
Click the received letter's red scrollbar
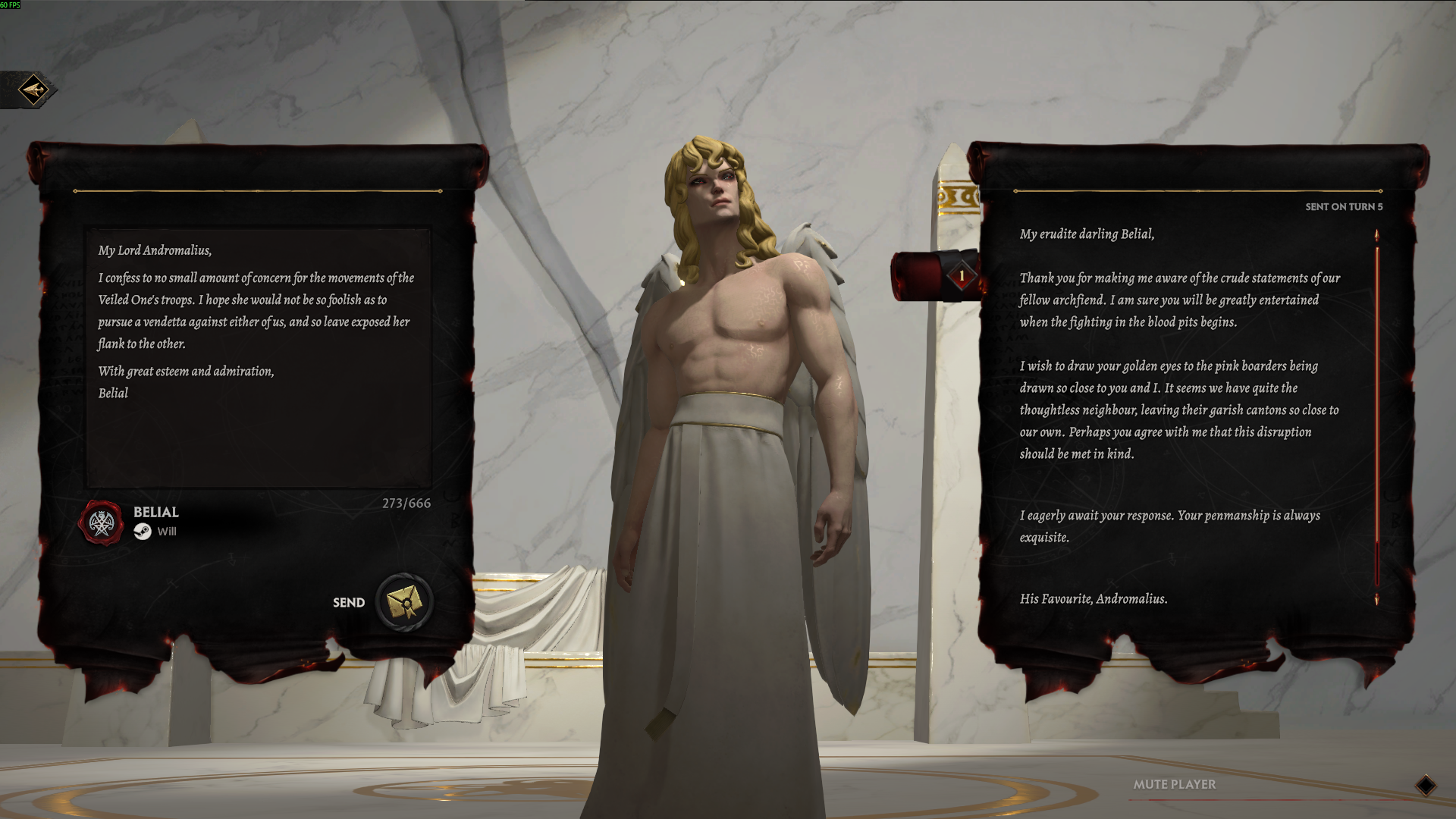pyautogui.click(x=1376, y=417)
